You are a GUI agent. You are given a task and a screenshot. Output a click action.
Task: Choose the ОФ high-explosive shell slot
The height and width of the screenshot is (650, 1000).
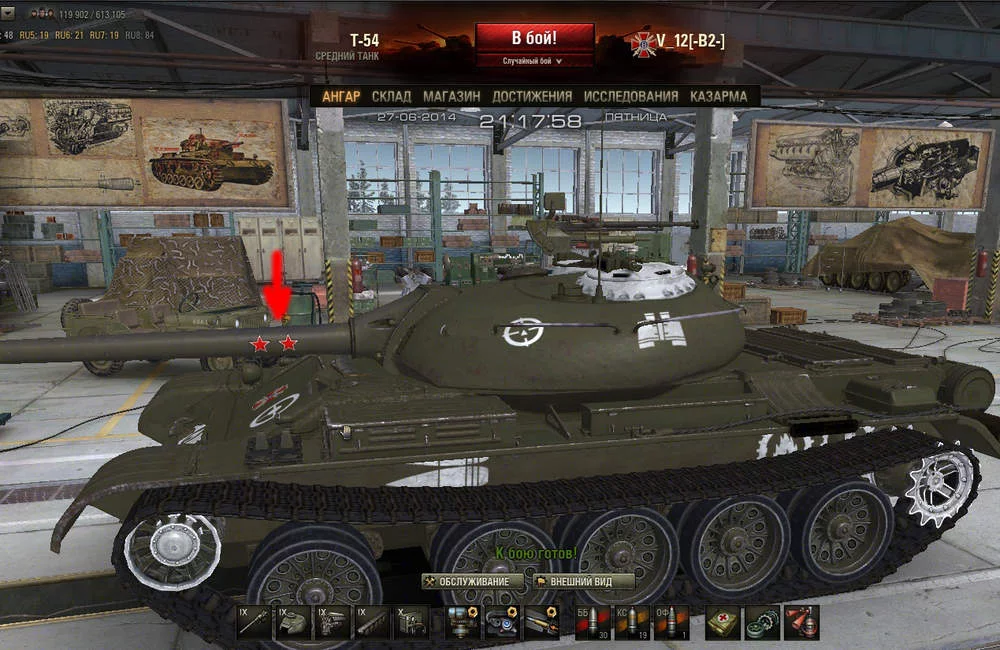(x=669, y=621)
